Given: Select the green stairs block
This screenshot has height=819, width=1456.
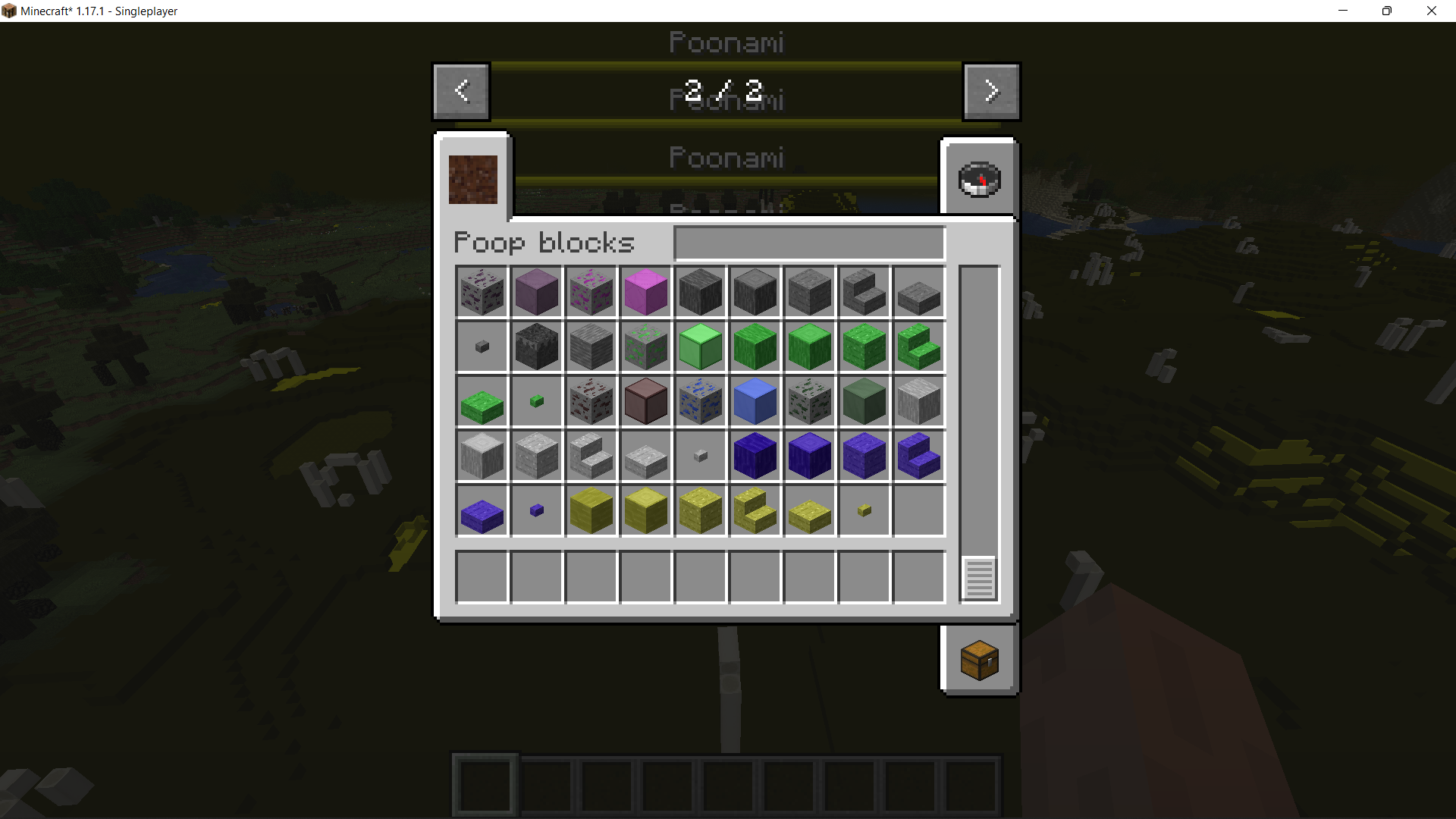Looking at the screenshot, I should coord(918,347).
